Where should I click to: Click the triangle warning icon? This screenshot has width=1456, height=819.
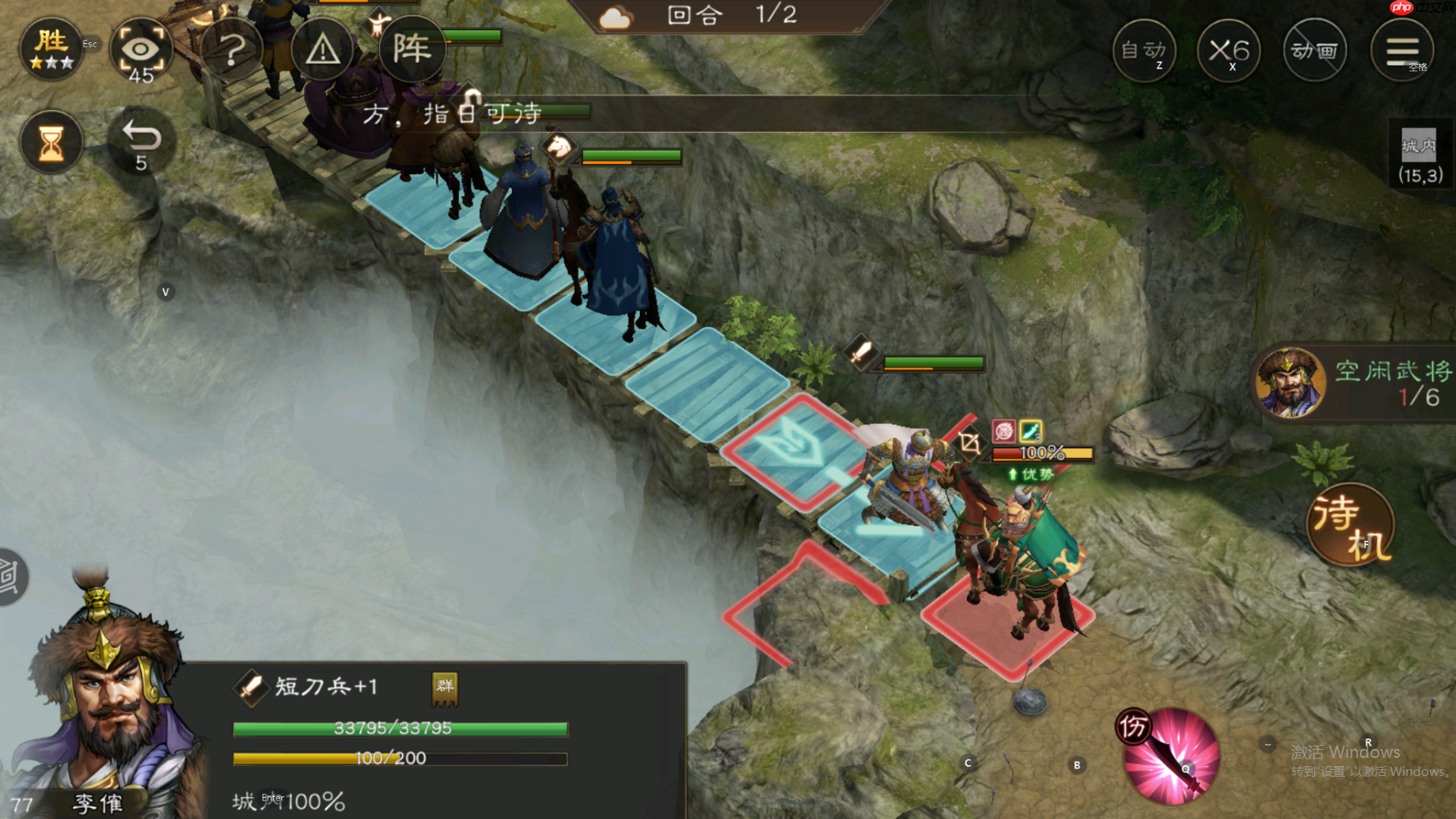[x=323, y=49]
